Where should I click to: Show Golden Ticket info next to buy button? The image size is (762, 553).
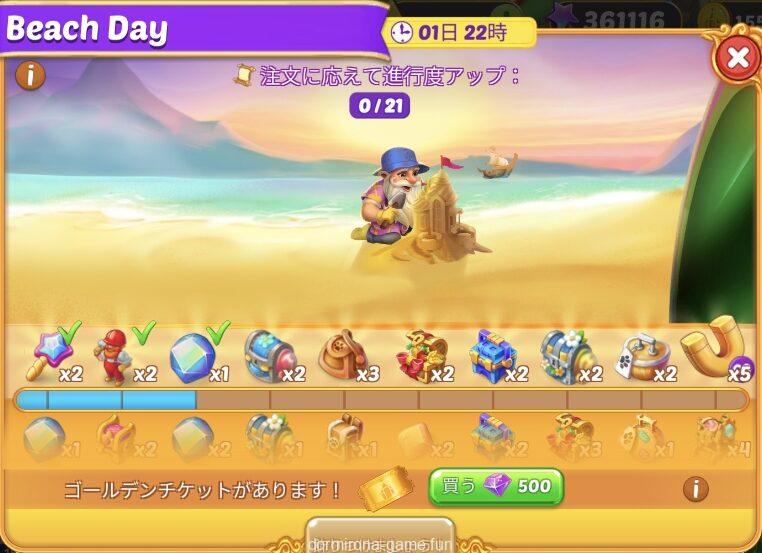pos(695,488)
